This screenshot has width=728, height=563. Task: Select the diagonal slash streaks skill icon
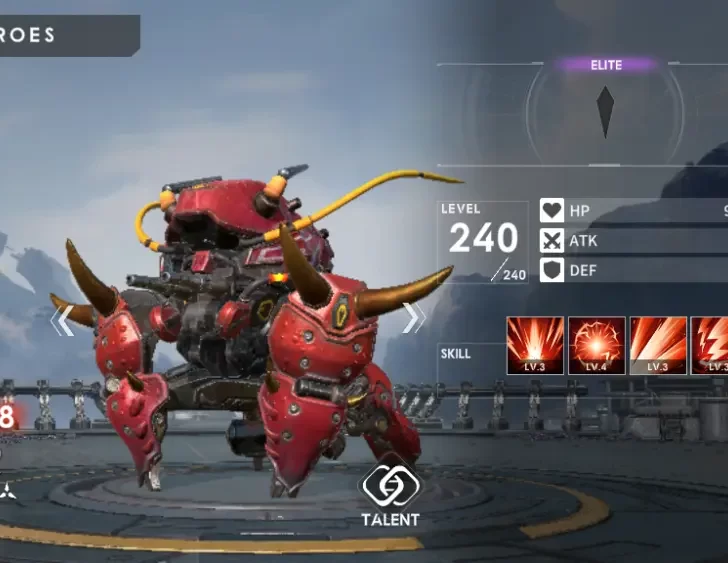pos(658,345)
